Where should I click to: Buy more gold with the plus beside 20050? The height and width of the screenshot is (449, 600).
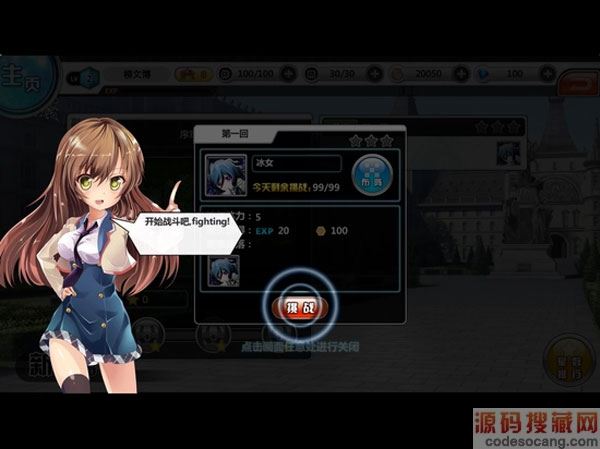[461, 74]
